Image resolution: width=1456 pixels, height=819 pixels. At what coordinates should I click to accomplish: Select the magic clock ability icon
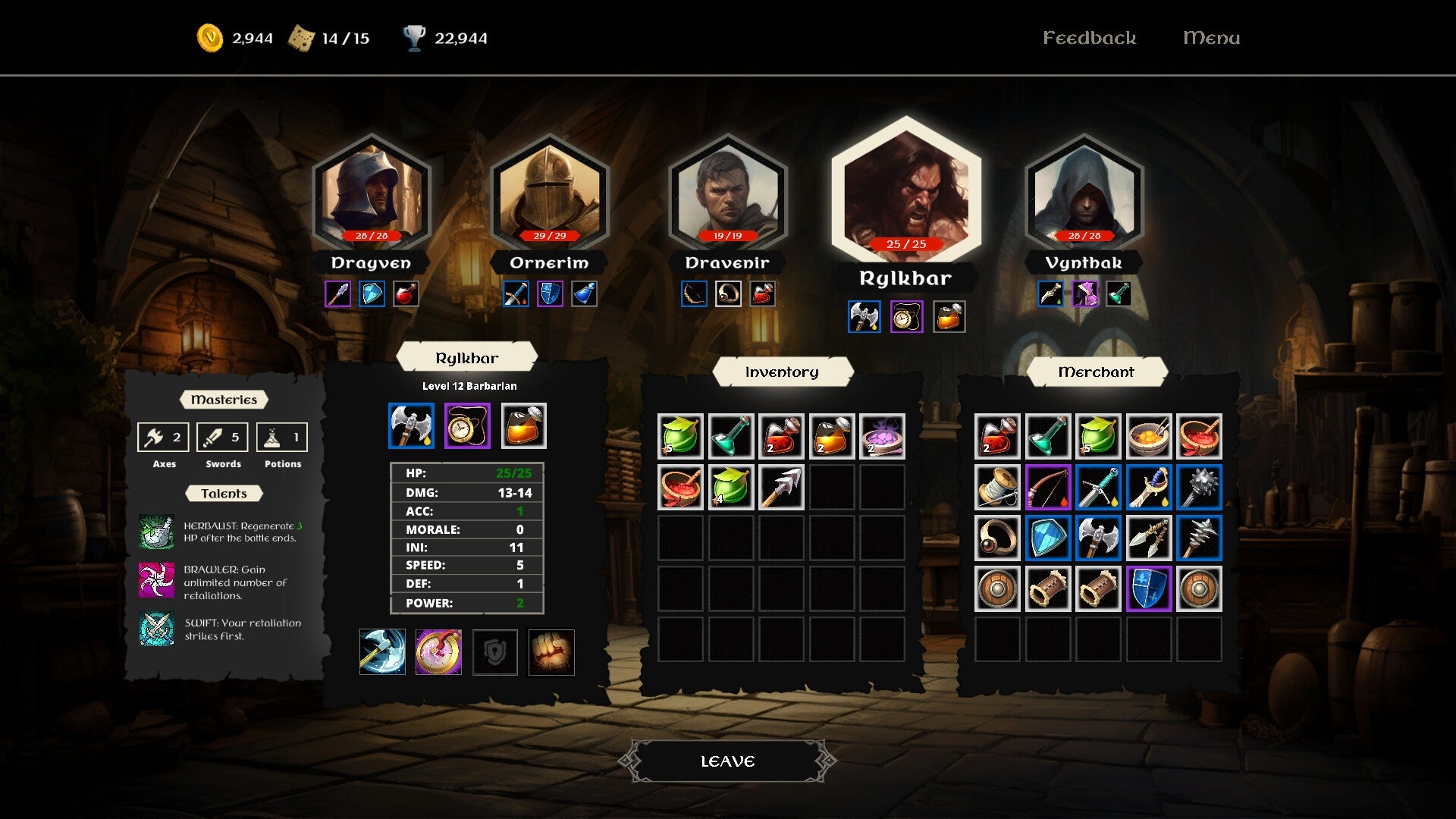click(438, 652)
